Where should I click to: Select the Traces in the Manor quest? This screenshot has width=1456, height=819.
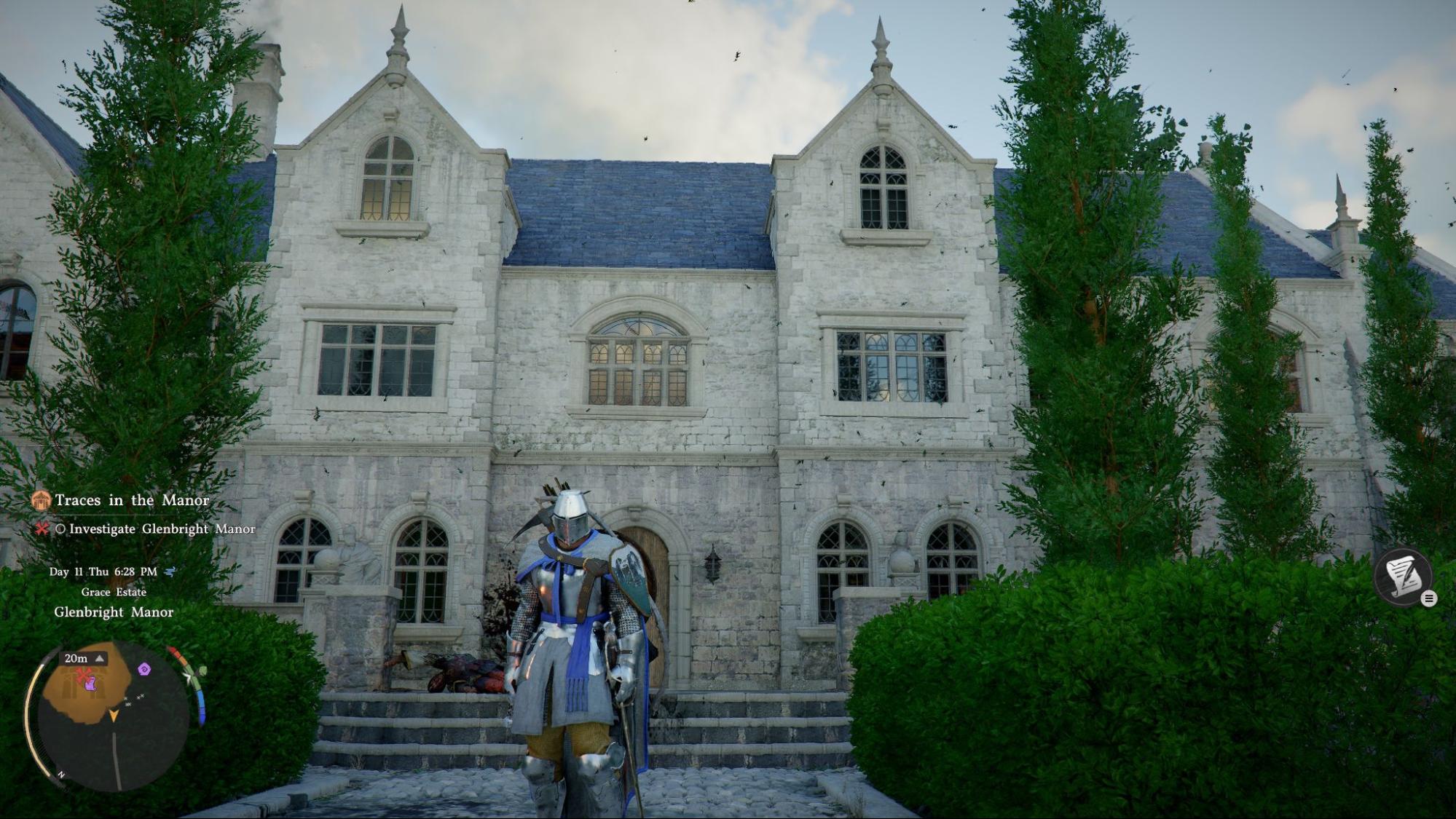point(132,500)
